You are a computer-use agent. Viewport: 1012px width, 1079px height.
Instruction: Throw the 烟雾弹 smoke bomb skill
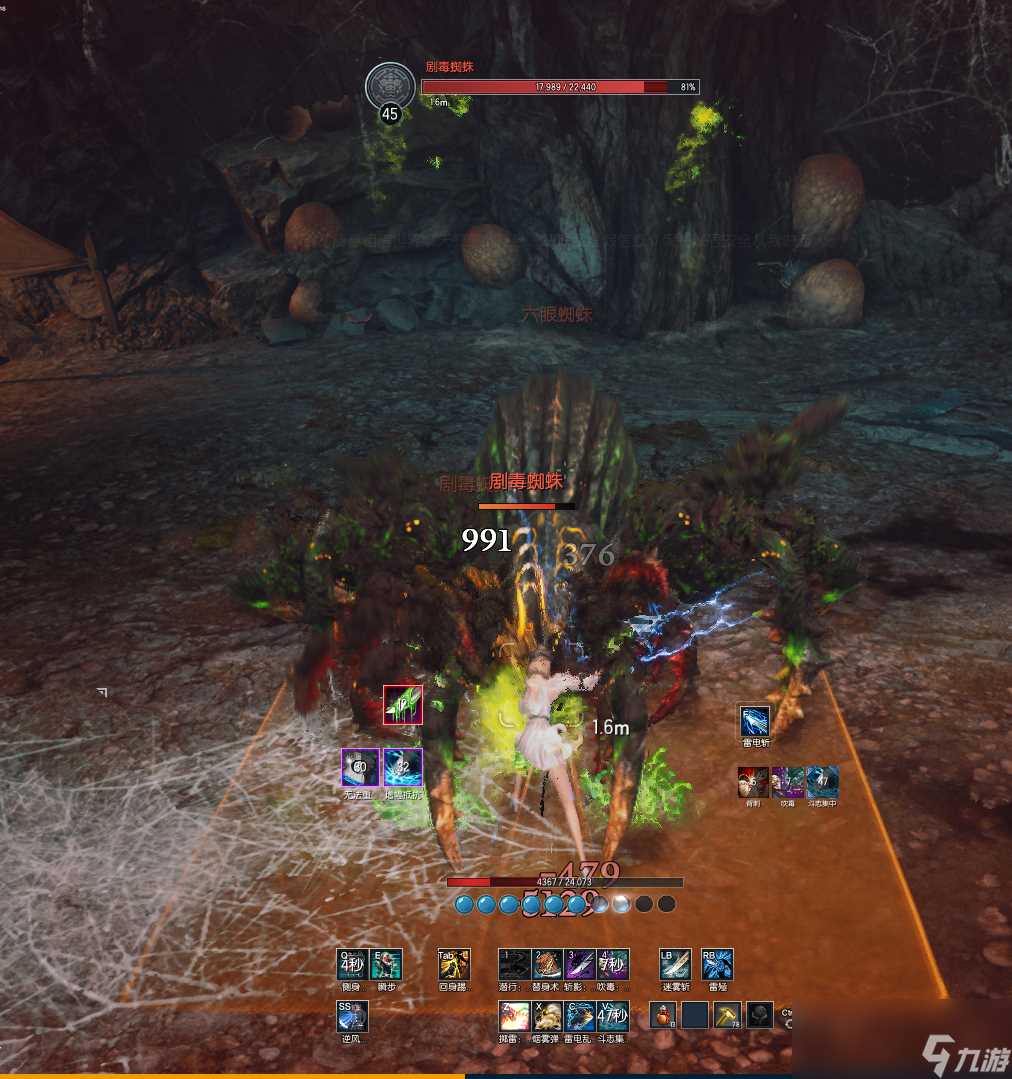(547, 1016)
